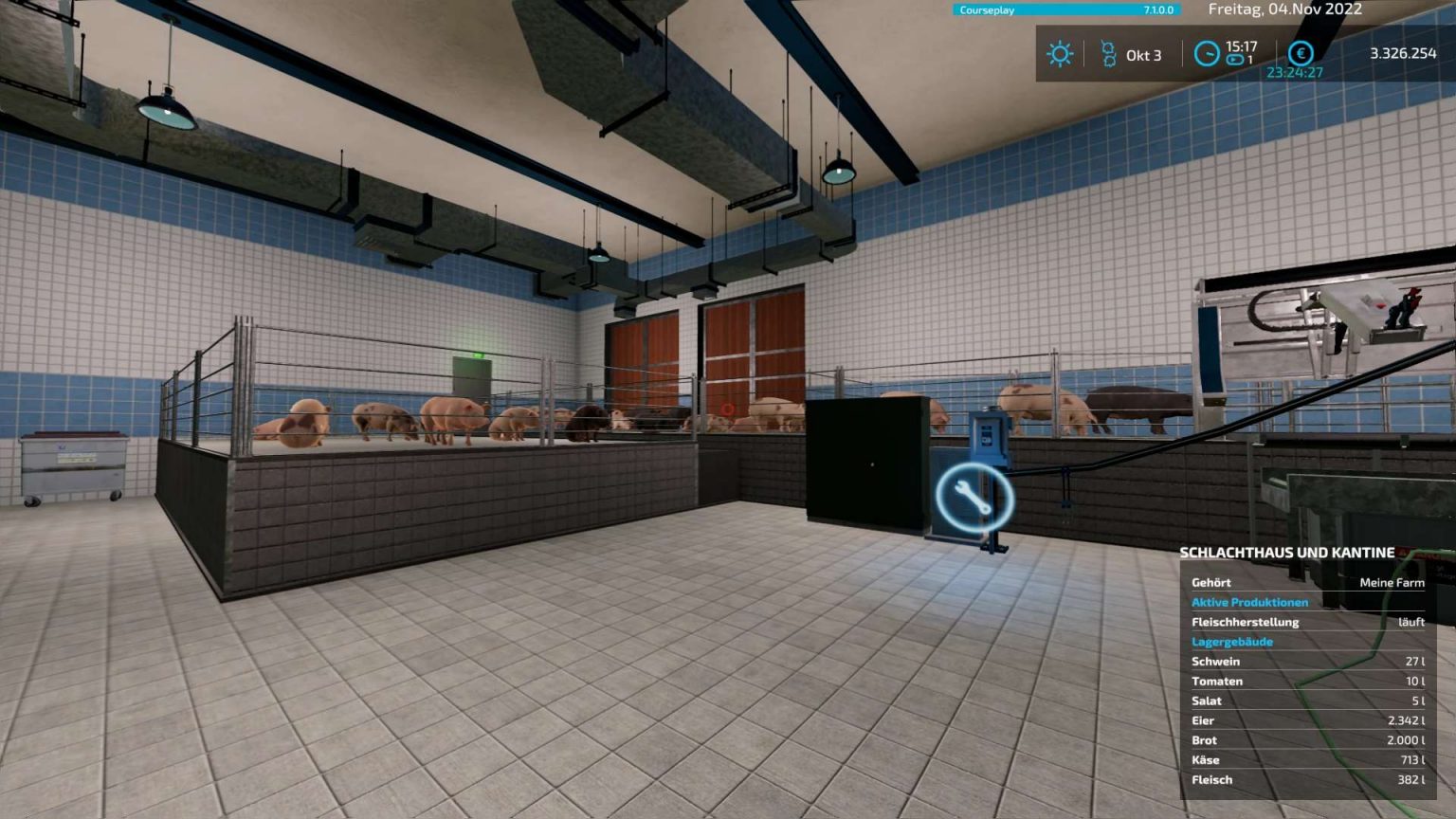Expand the Lagergebäude storage section

[x=1233, y=642]
